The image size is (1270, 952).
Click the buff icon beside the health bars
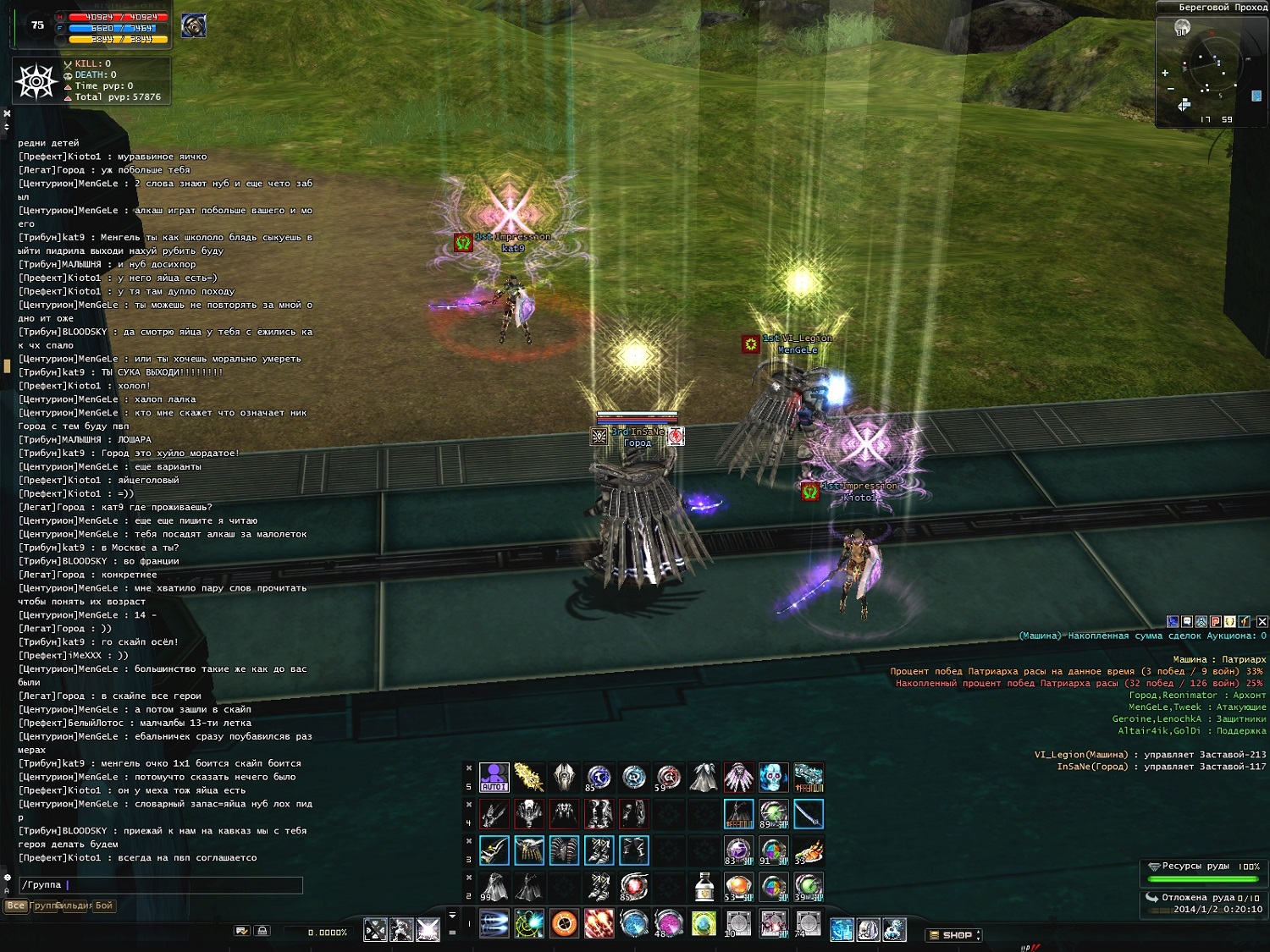[x=194, y=26]
